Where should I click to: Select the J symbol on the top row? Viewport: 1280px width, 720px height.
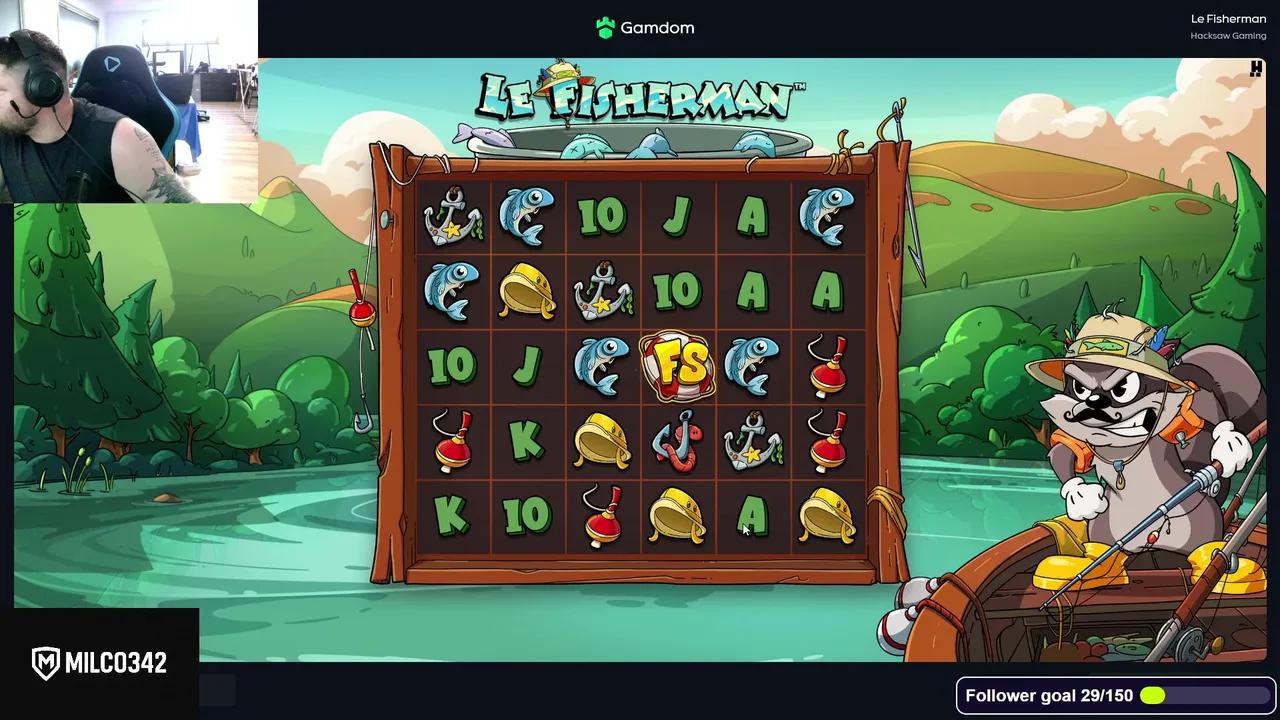(x=678, y=217)
